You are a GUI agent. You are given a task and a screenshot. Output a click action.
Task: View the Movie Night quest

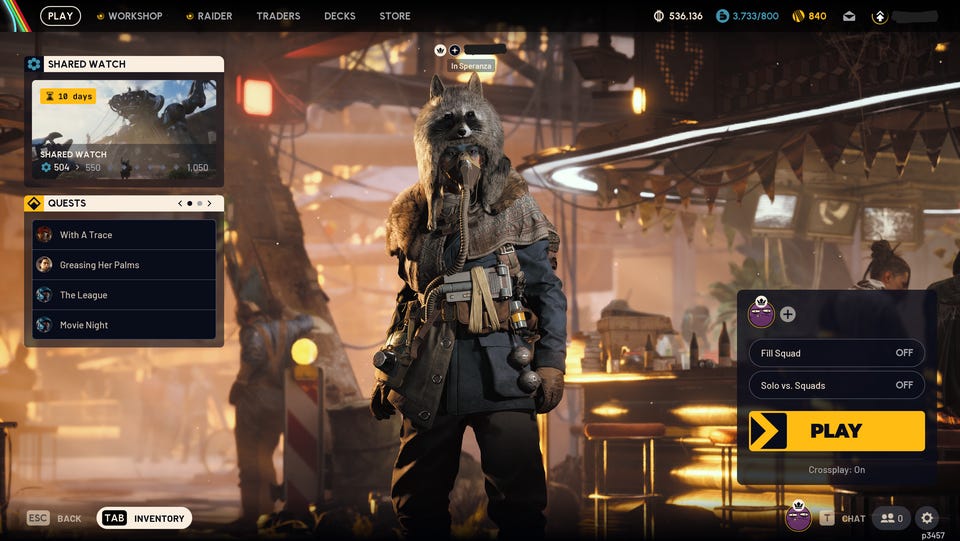(x=124, y=325)
